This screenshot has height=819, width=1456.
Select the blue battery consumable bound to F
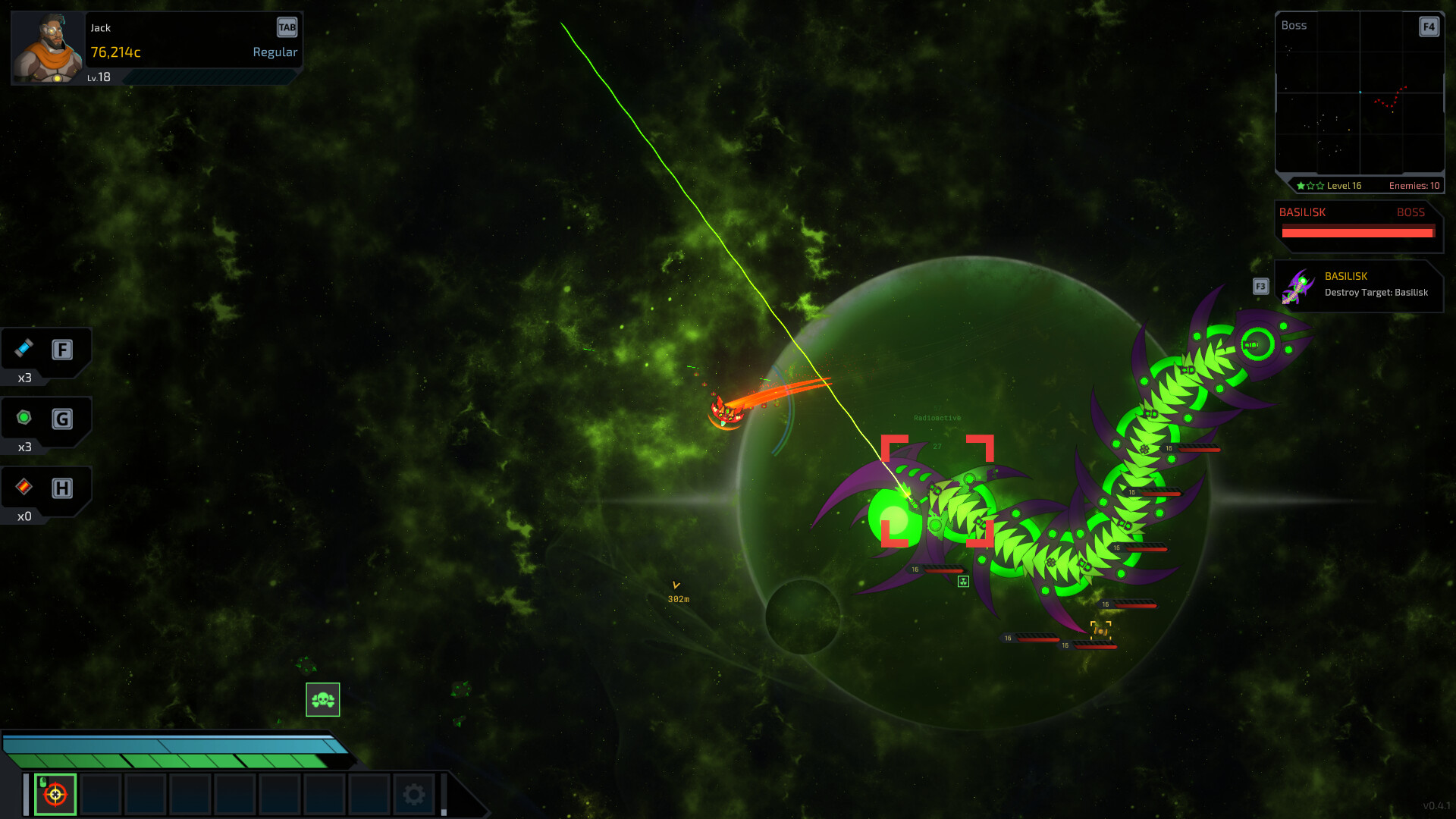tap(25, 350)
